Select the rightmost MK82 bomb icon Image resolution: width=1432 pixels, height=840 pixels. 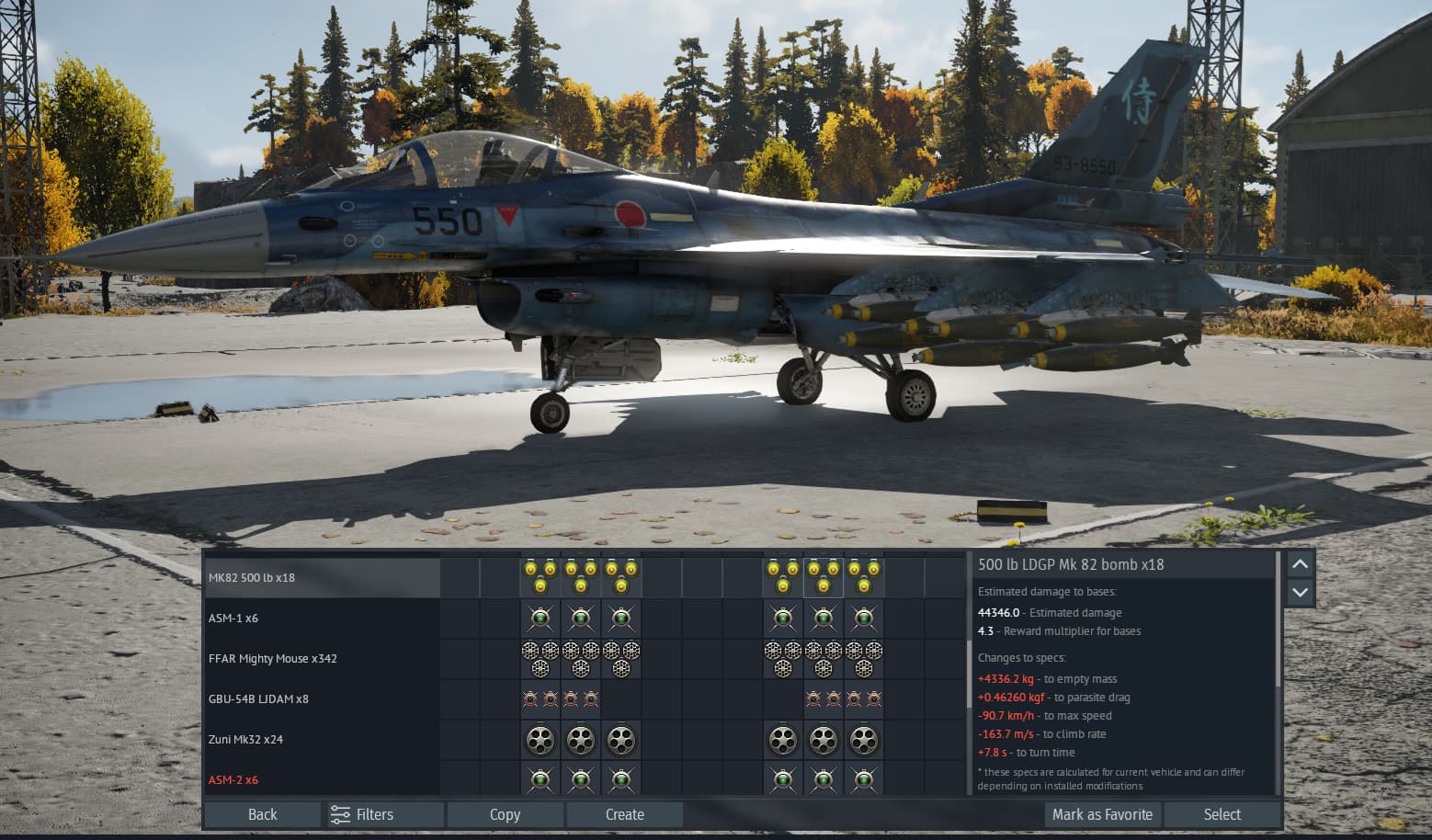click(864, 577)
